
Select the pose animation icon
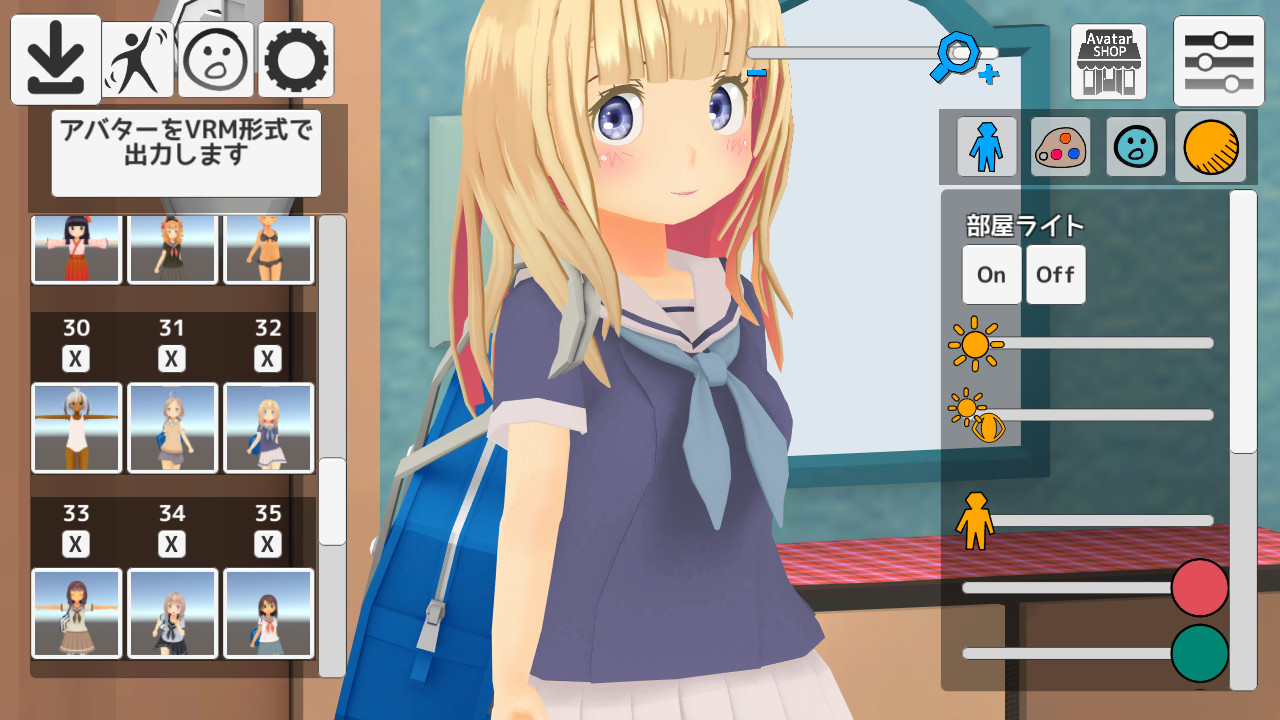point(137,57)
